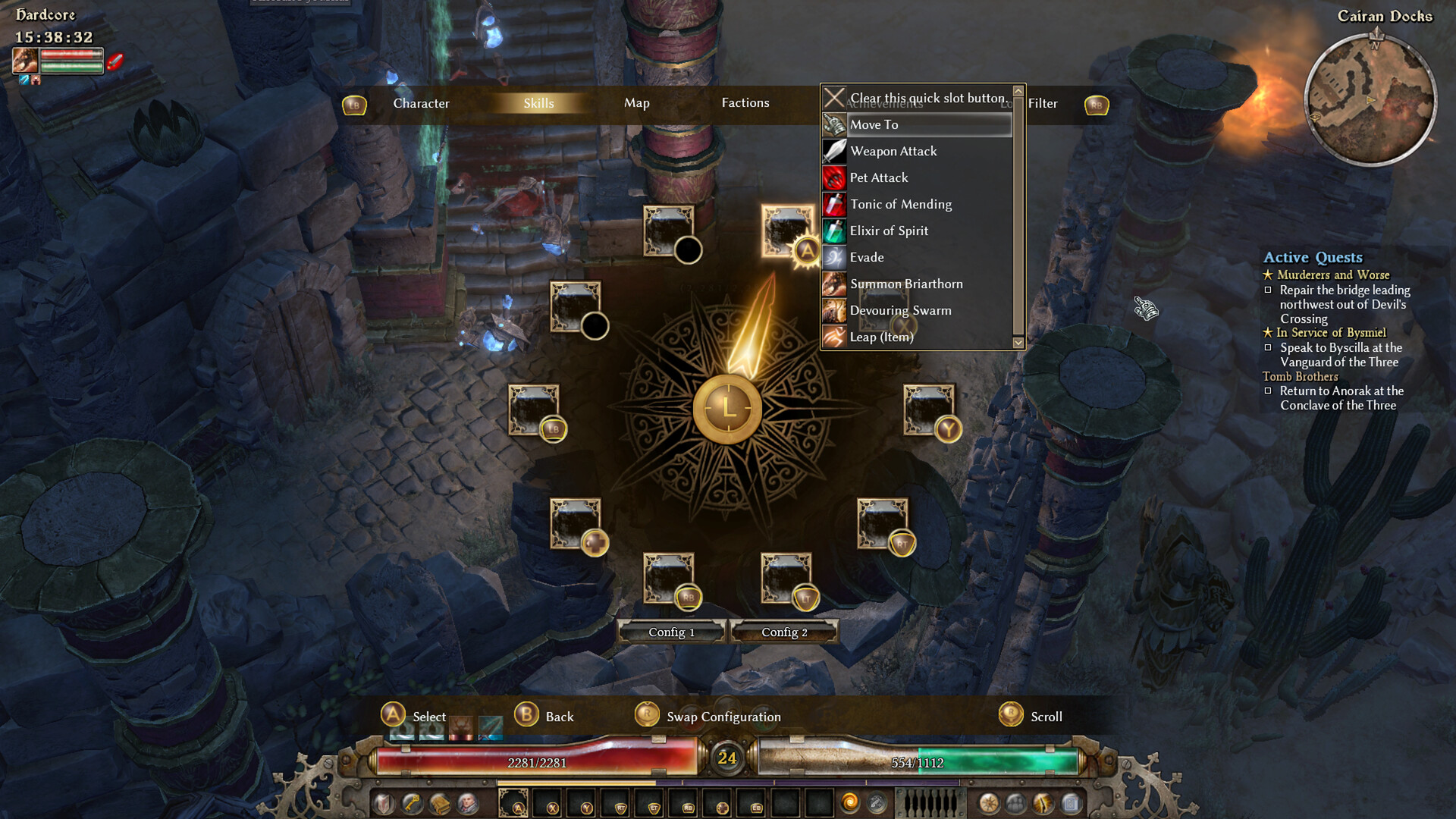Click the Cairan Docks minimap

(x=1370, y=100)
